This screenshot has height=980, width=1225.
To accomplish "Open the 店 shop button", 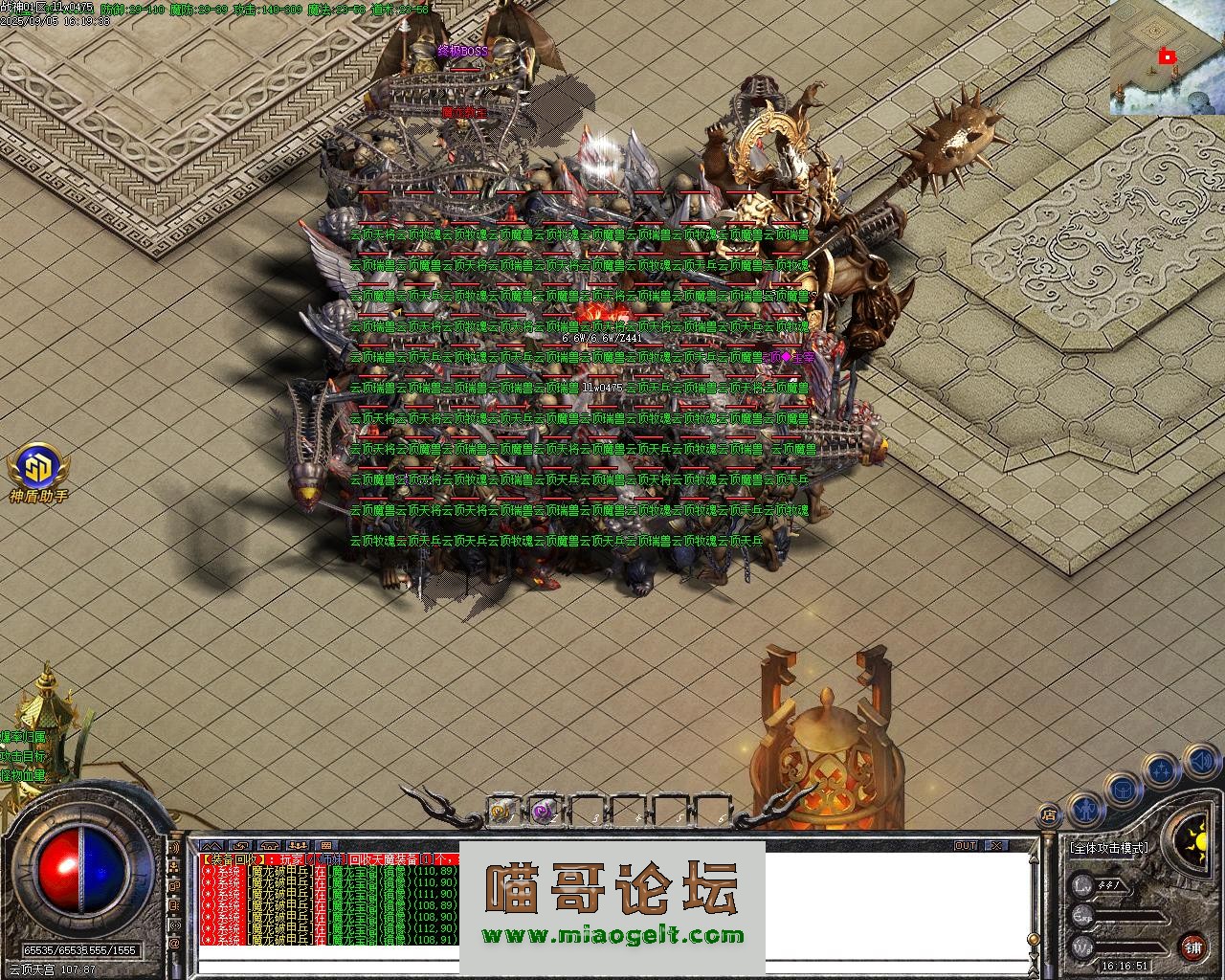I will pos(1049,815).
